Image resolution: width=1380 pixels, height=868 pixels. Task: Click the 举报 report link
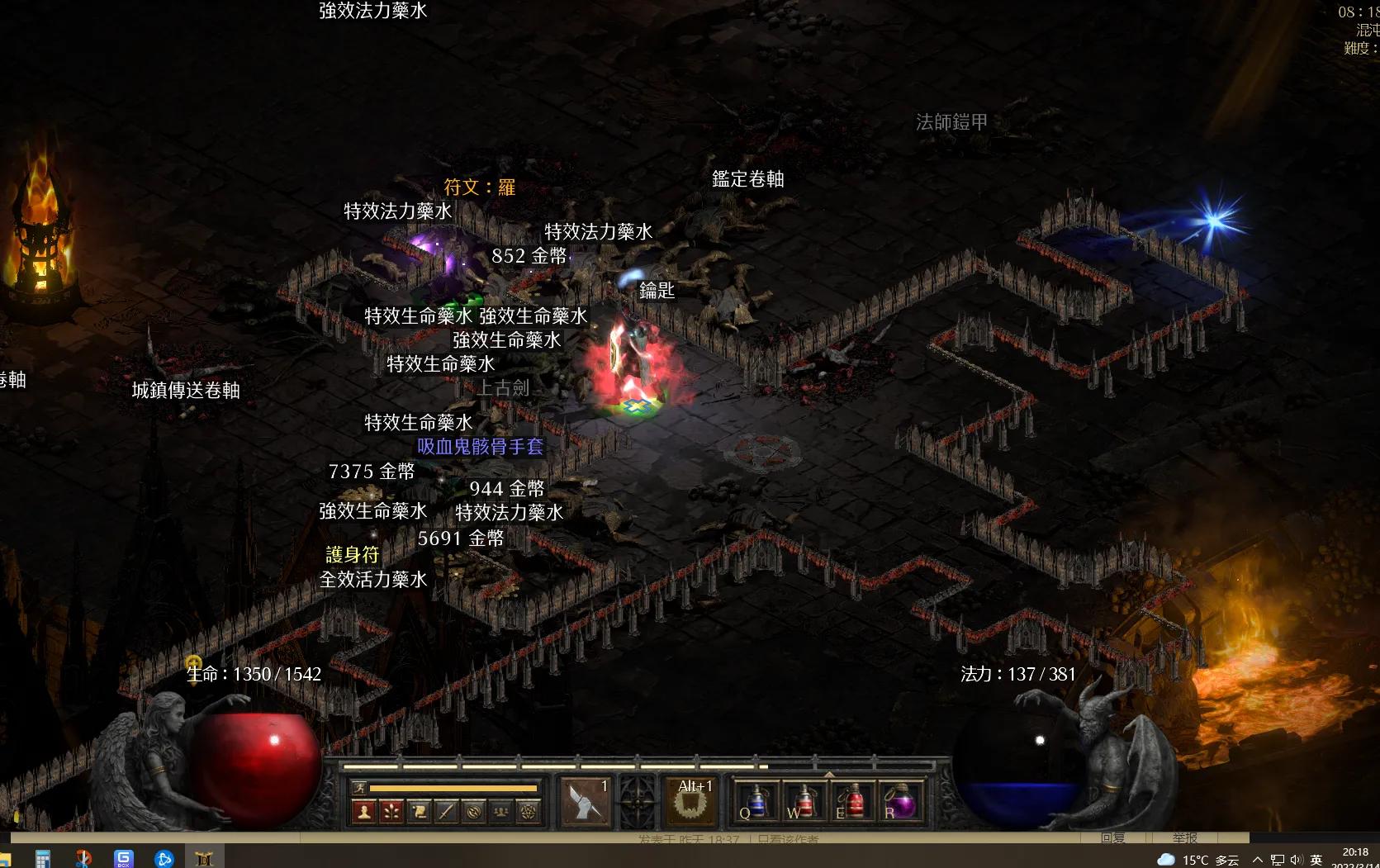click(x=1185, y=837)
